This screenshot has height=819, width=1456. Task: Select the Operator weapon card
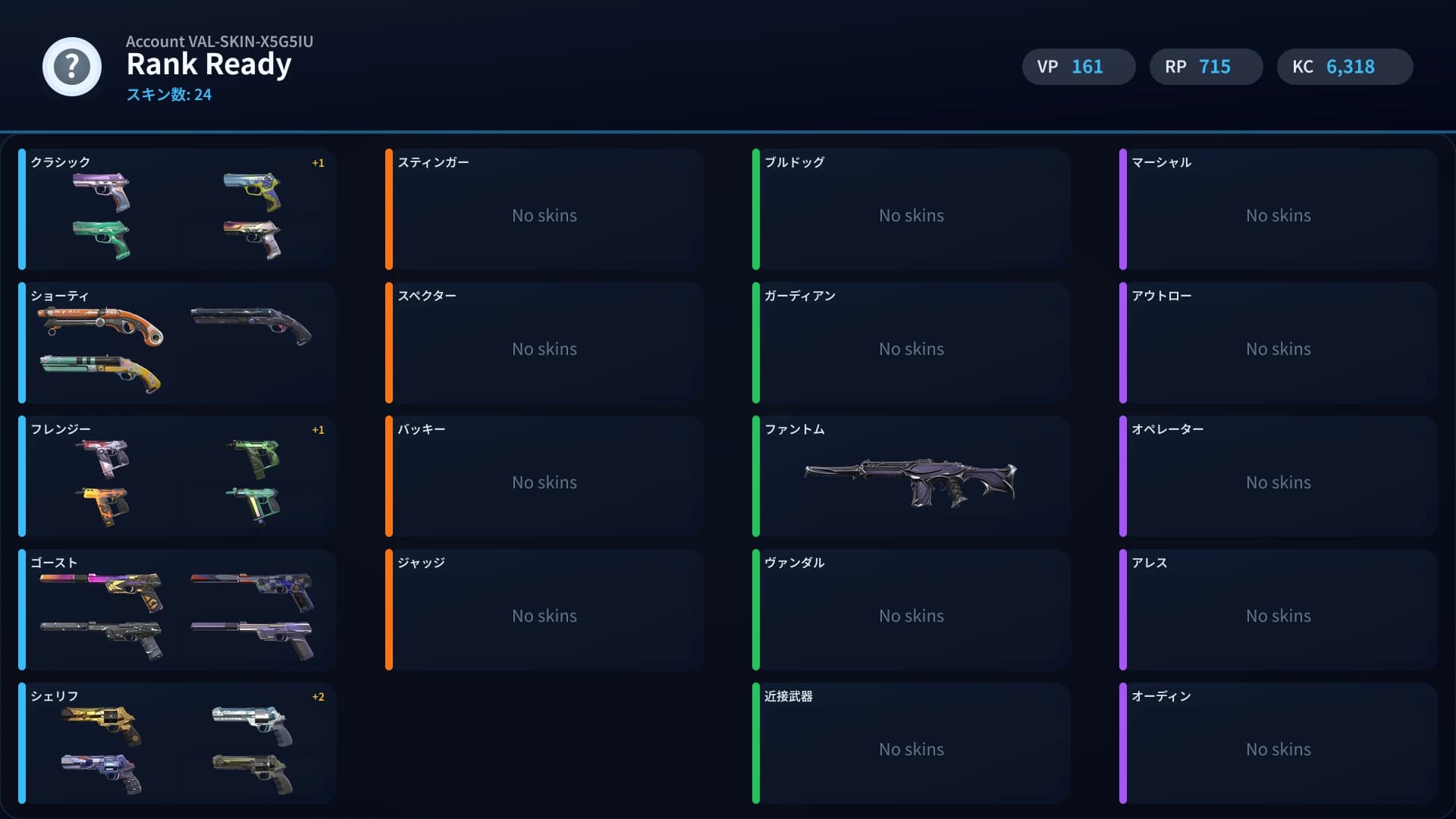tap(1277, 476)
